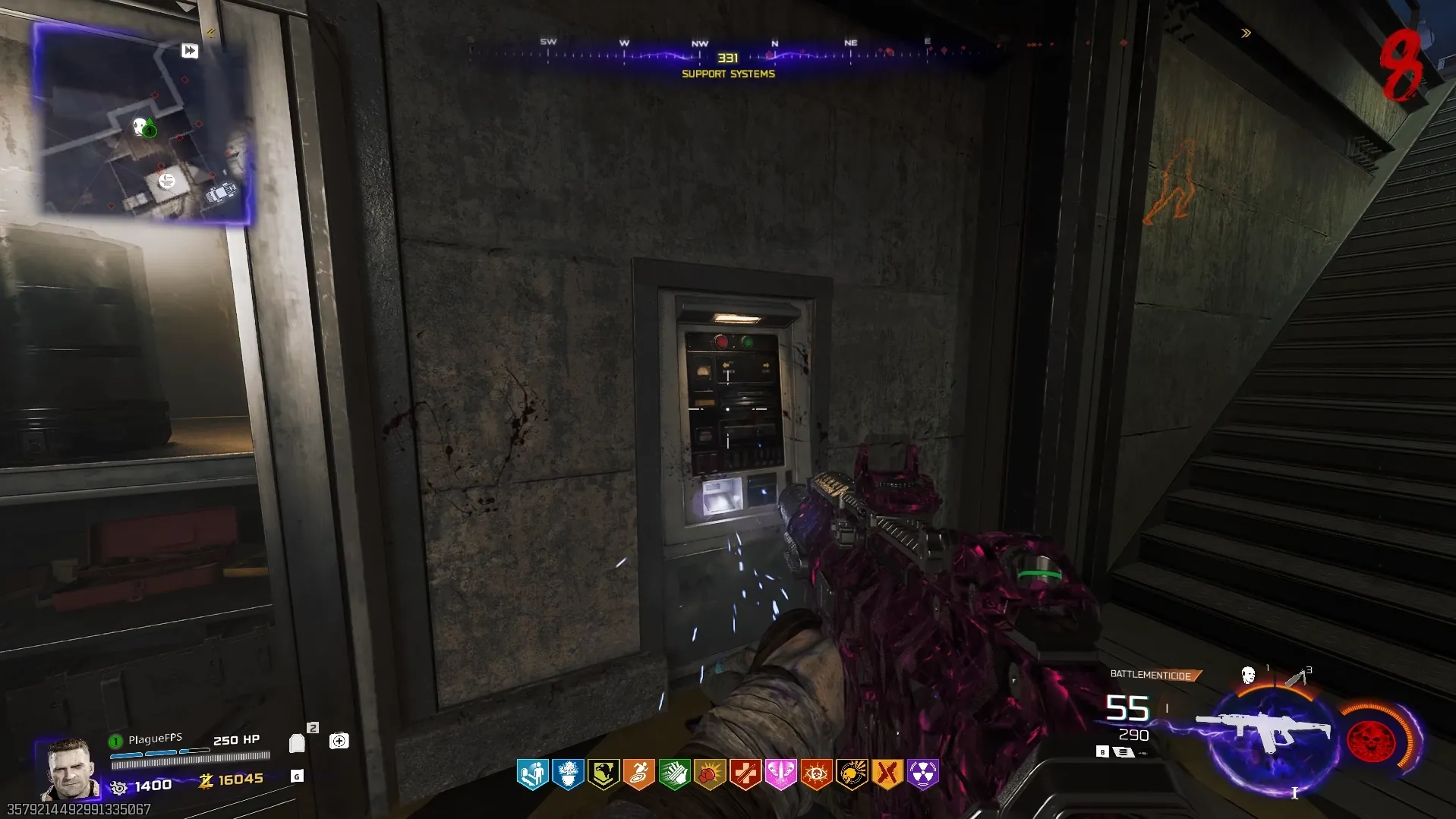This screenshot has height=819, width=1456.
Task: Select the blue escalator perk icon
Action: click(532, 774)
